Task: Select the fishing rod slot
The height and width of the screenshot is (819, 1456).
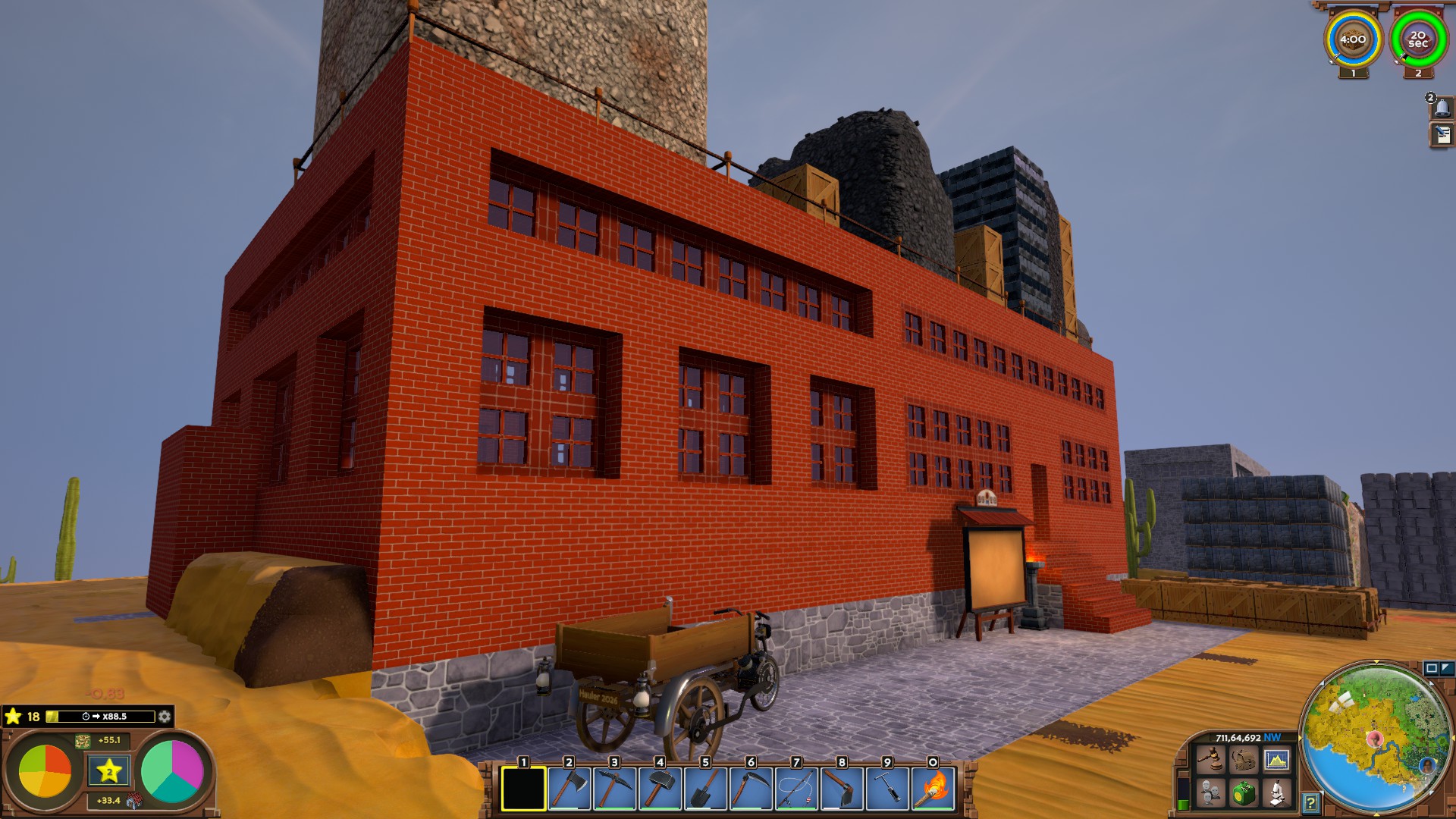Action: click(796, 789)
